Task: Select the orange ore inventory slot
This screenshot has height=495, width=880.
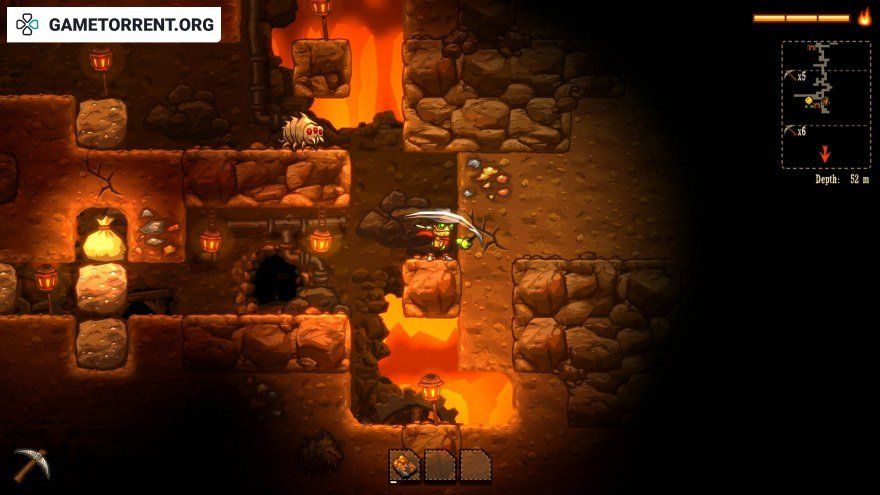Action: click(405, 465)
